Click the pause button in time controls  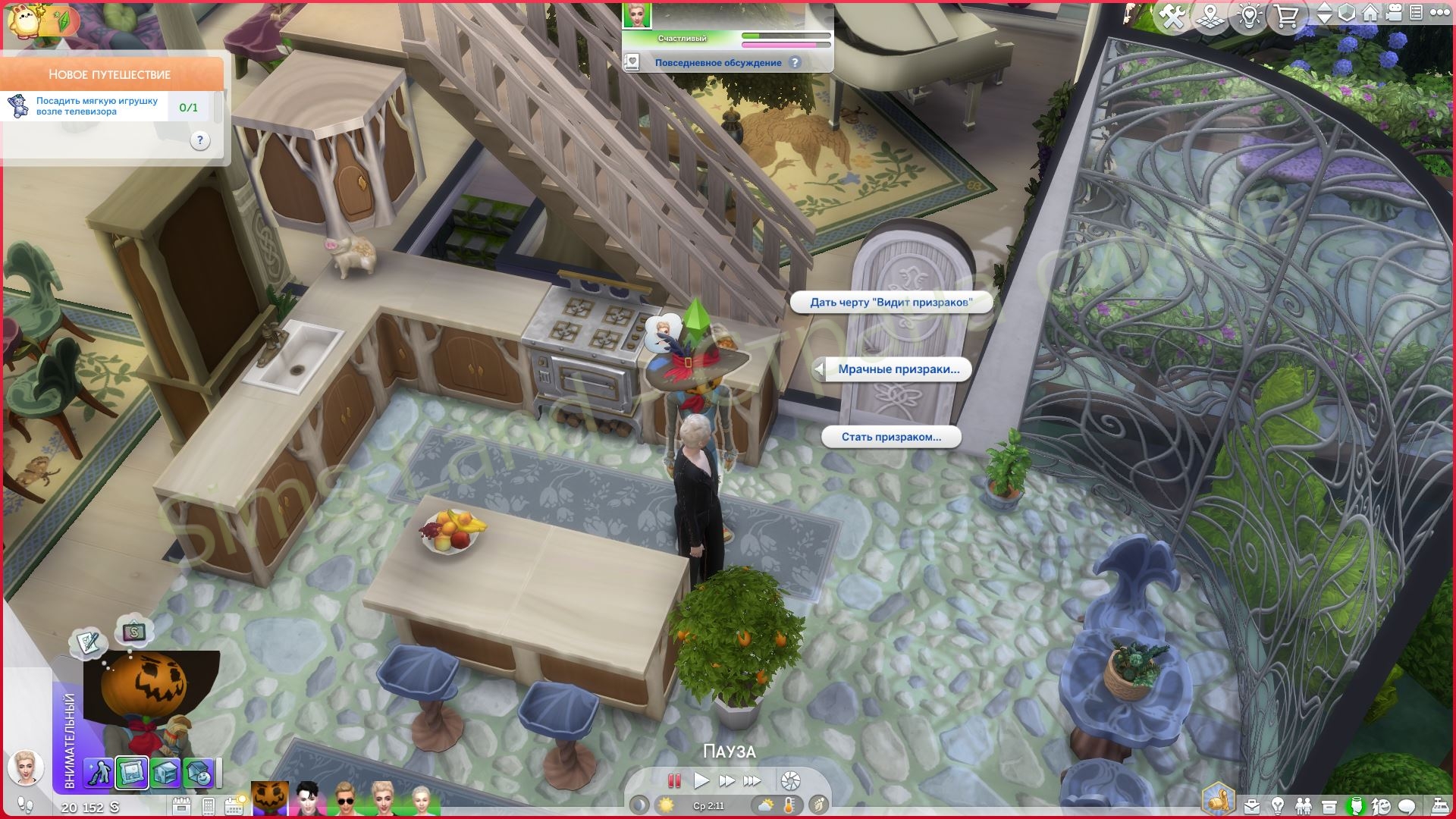tap(673, 780)
